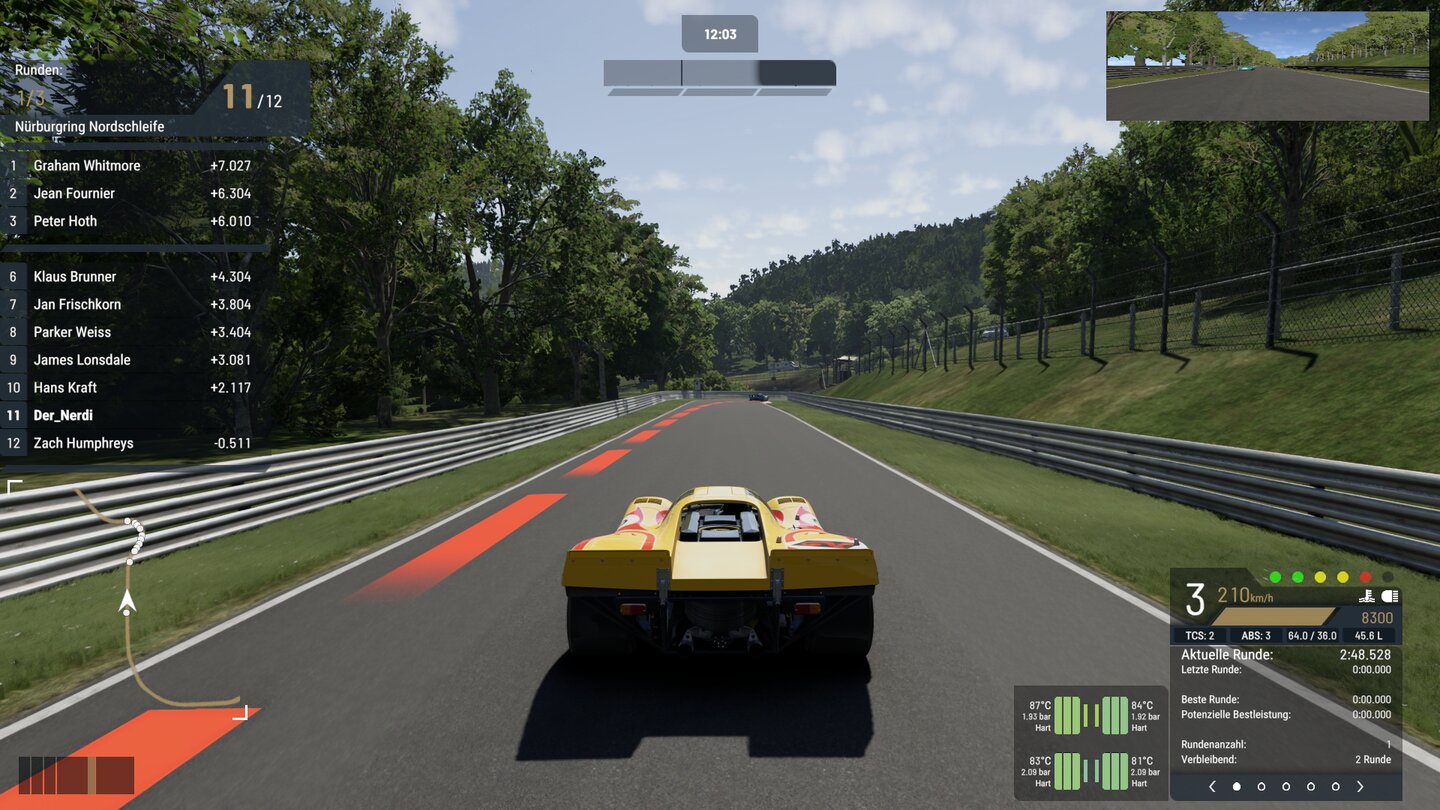Click the right chevron on the dashboard pager
The image size is (1440, 810).
coord(1360,786)
